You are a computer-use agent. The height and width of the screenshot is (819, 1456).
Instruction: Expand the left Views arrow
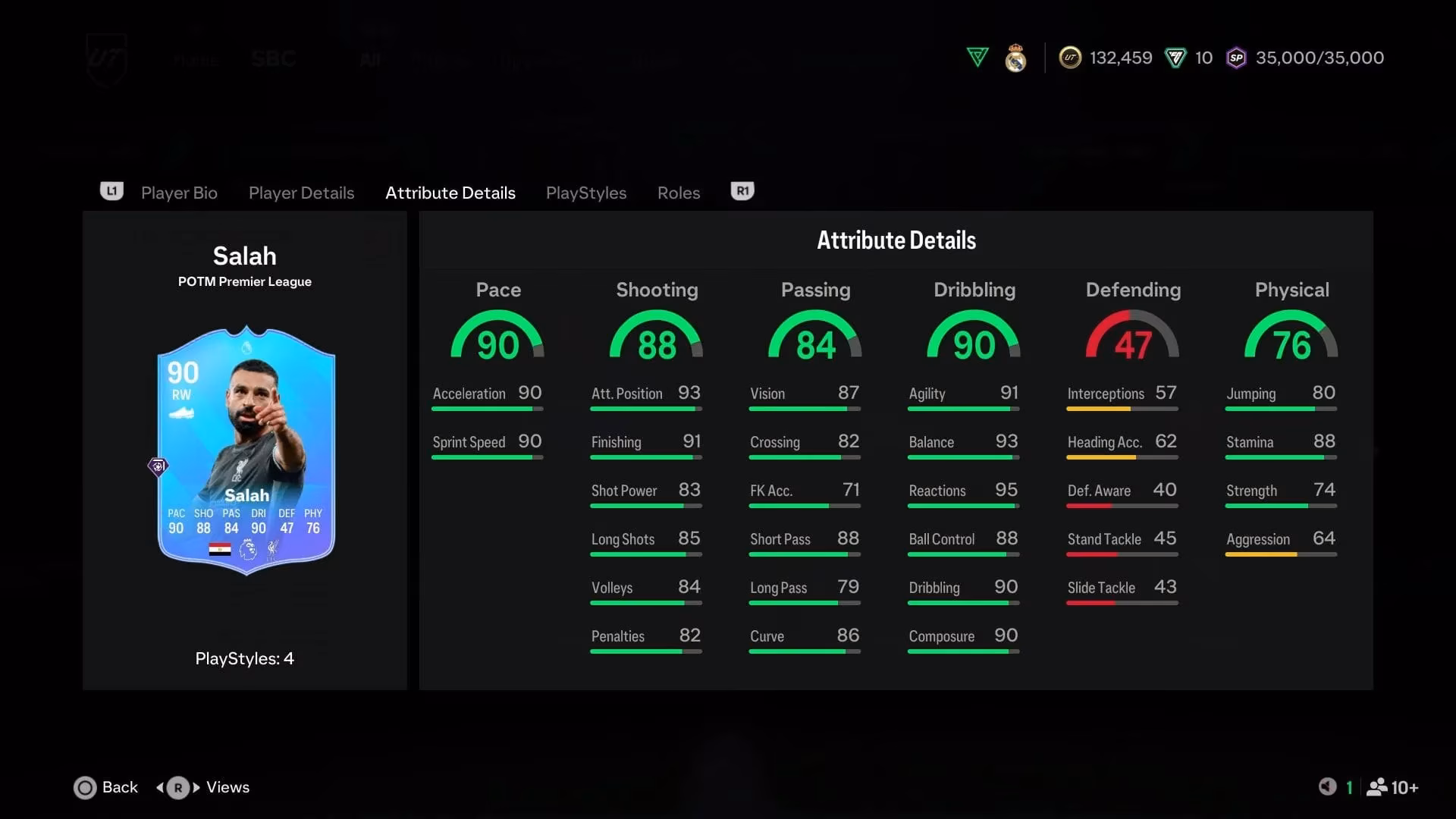[x=161, y=788]
